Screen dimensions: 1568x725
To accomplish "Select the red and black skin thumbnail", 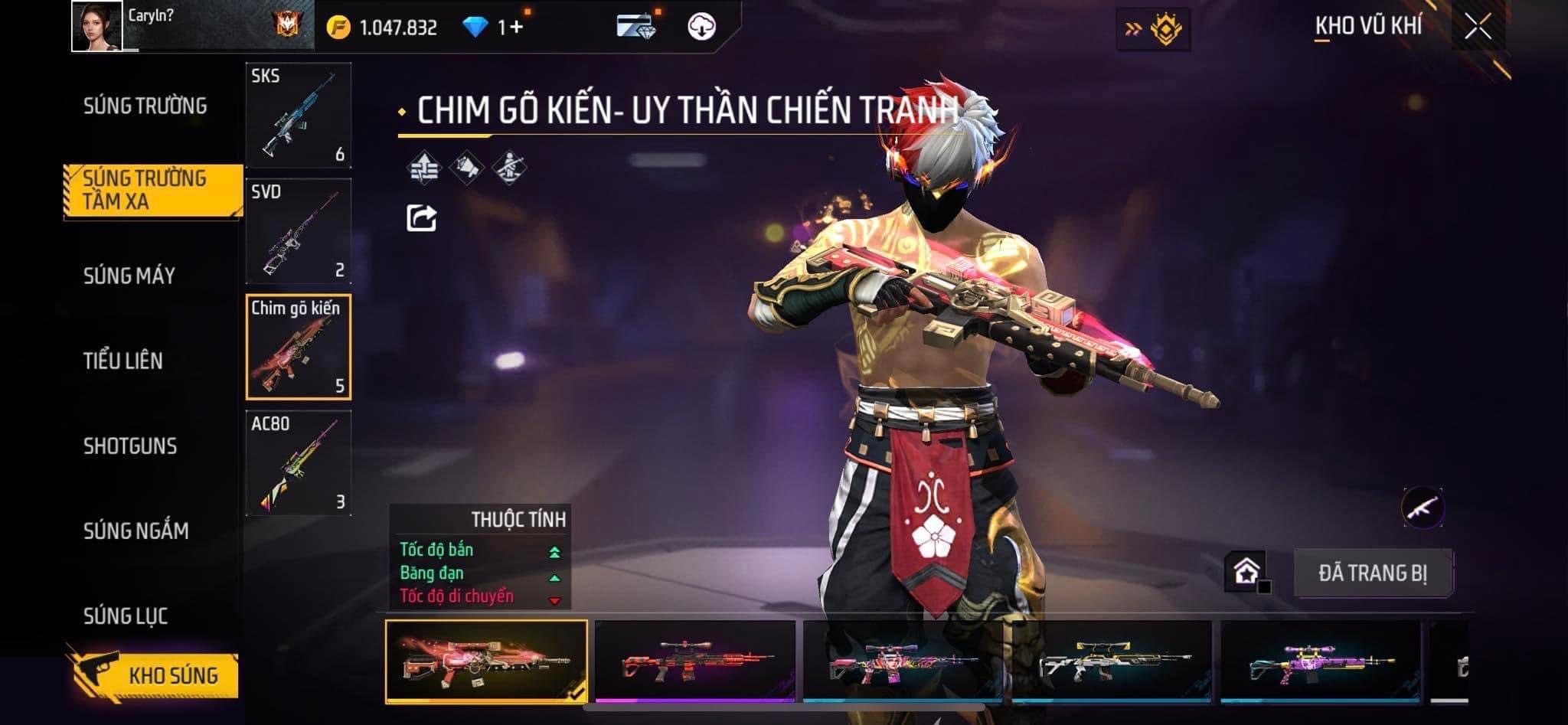I will coord(695,661).
